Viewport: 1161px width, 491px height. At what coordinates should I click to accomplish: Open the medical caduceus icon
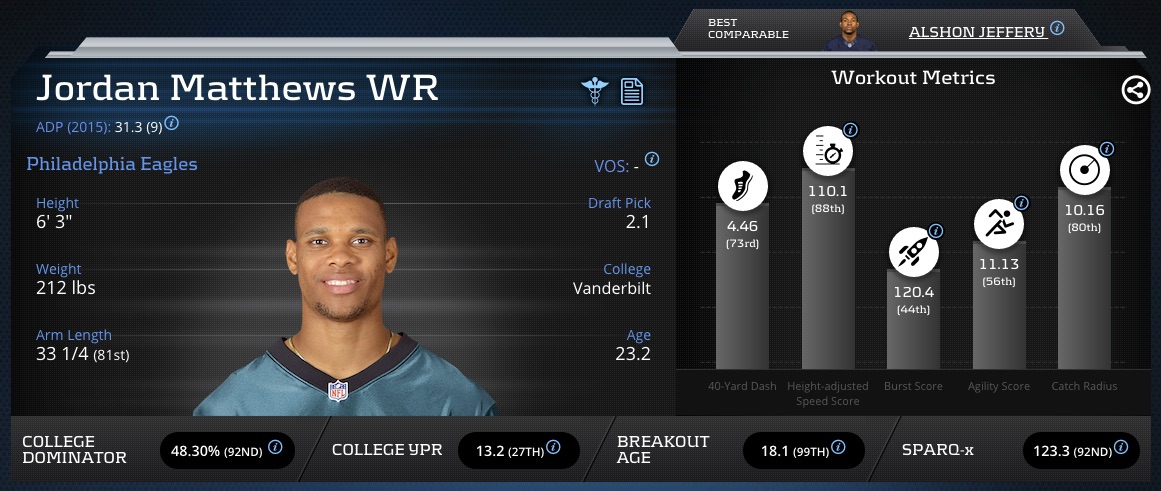pos(595,90)
